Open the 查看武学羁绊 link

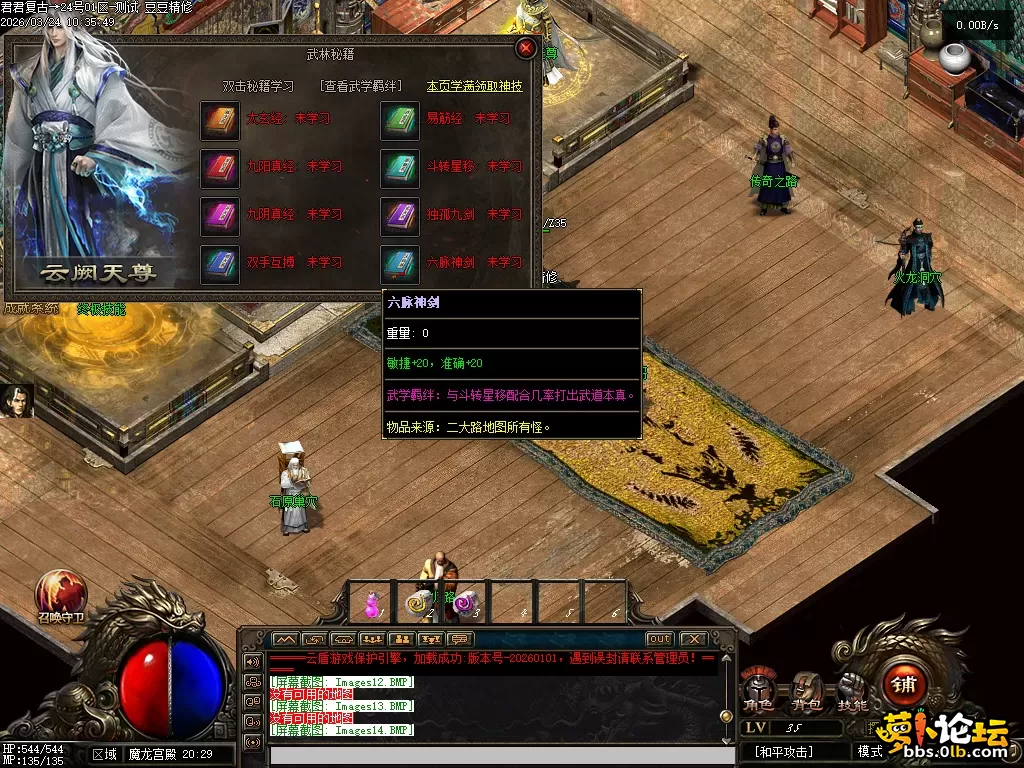click(x=360, y=87)
